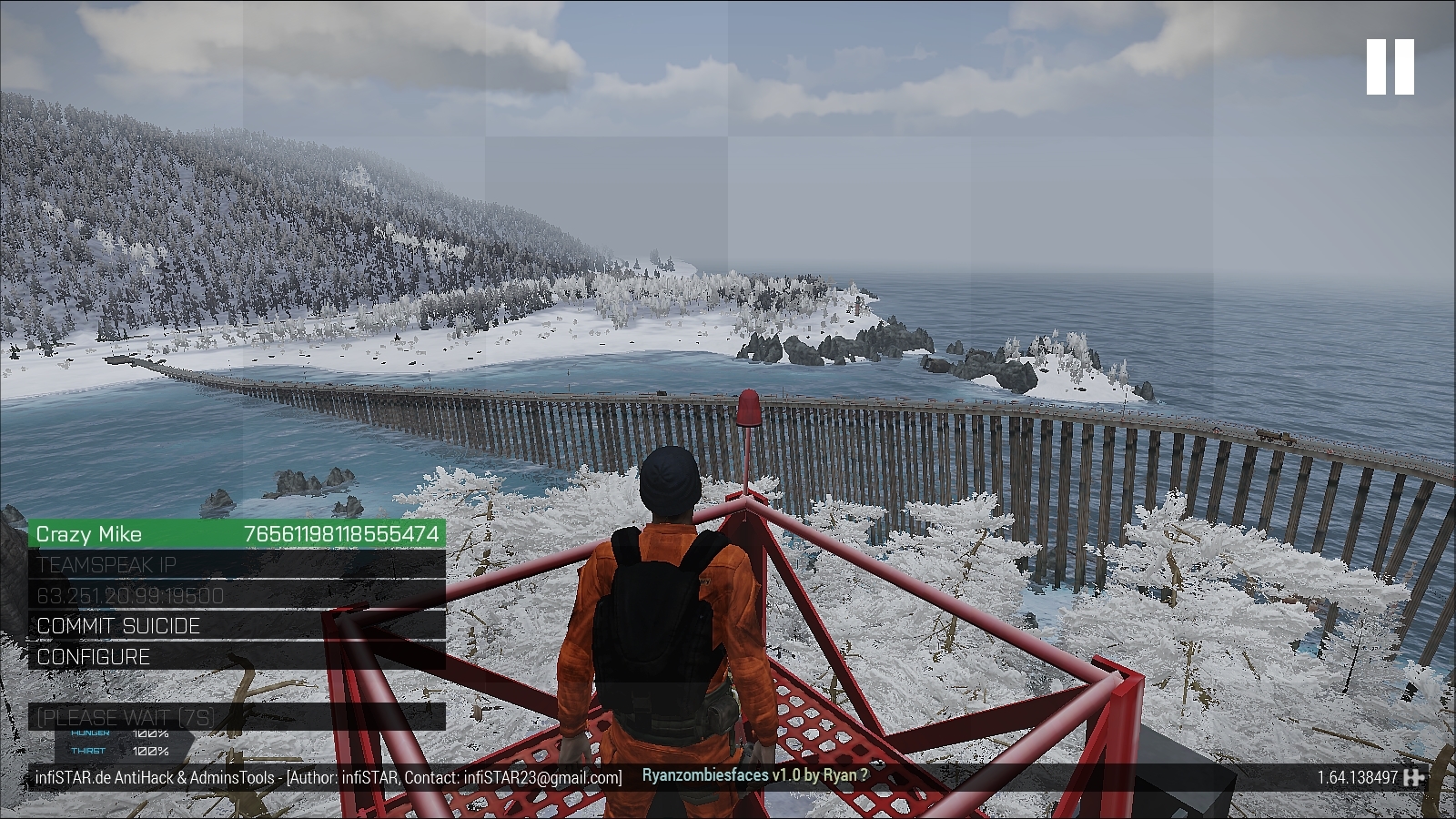1456x819 pixels.
Task: Select the THIRST status indicator
Action: click(x=88, y=752)
